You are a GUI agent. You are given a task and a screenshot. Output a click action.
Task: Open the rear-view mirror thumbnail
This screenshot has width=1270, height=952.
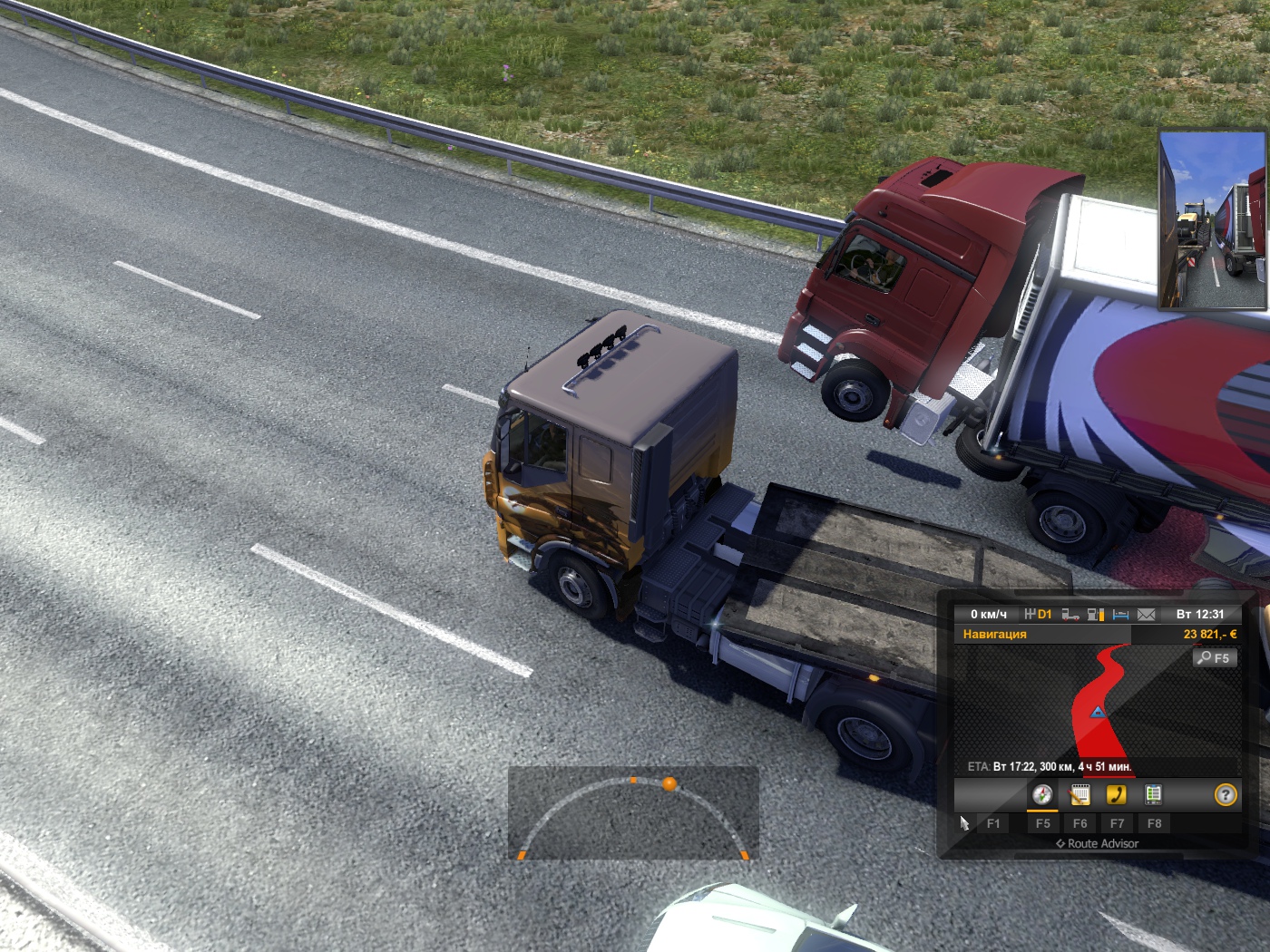tap(1212, 220)
